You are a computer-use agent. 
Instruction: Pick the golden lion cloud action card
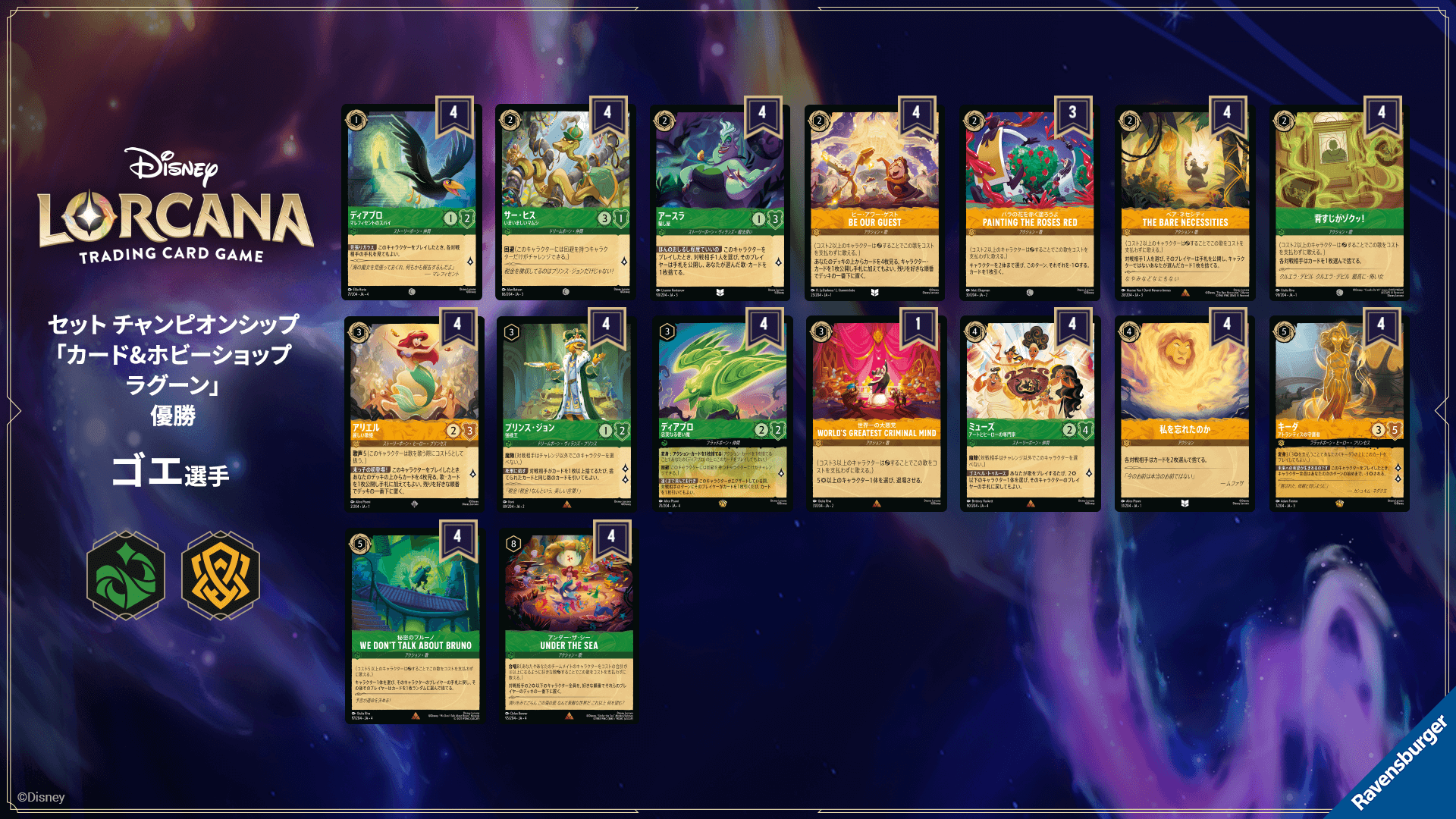point(1185,414)
